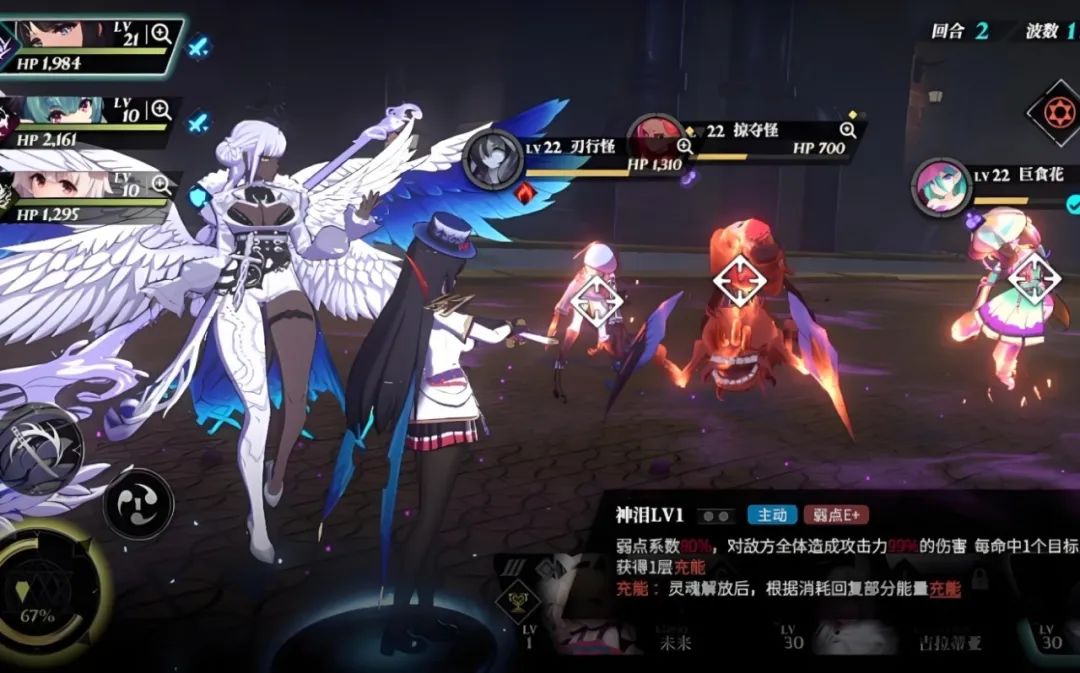The height and width of the screenshot is (673, 1080).
Task: Open the red hexagon menu button
Action: (1055, 111)
